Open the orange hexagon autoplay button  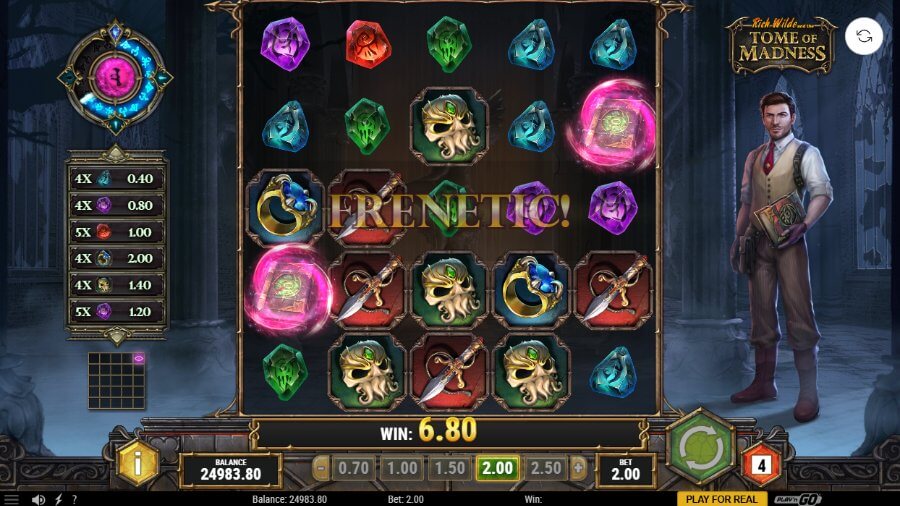coord(762,464)
